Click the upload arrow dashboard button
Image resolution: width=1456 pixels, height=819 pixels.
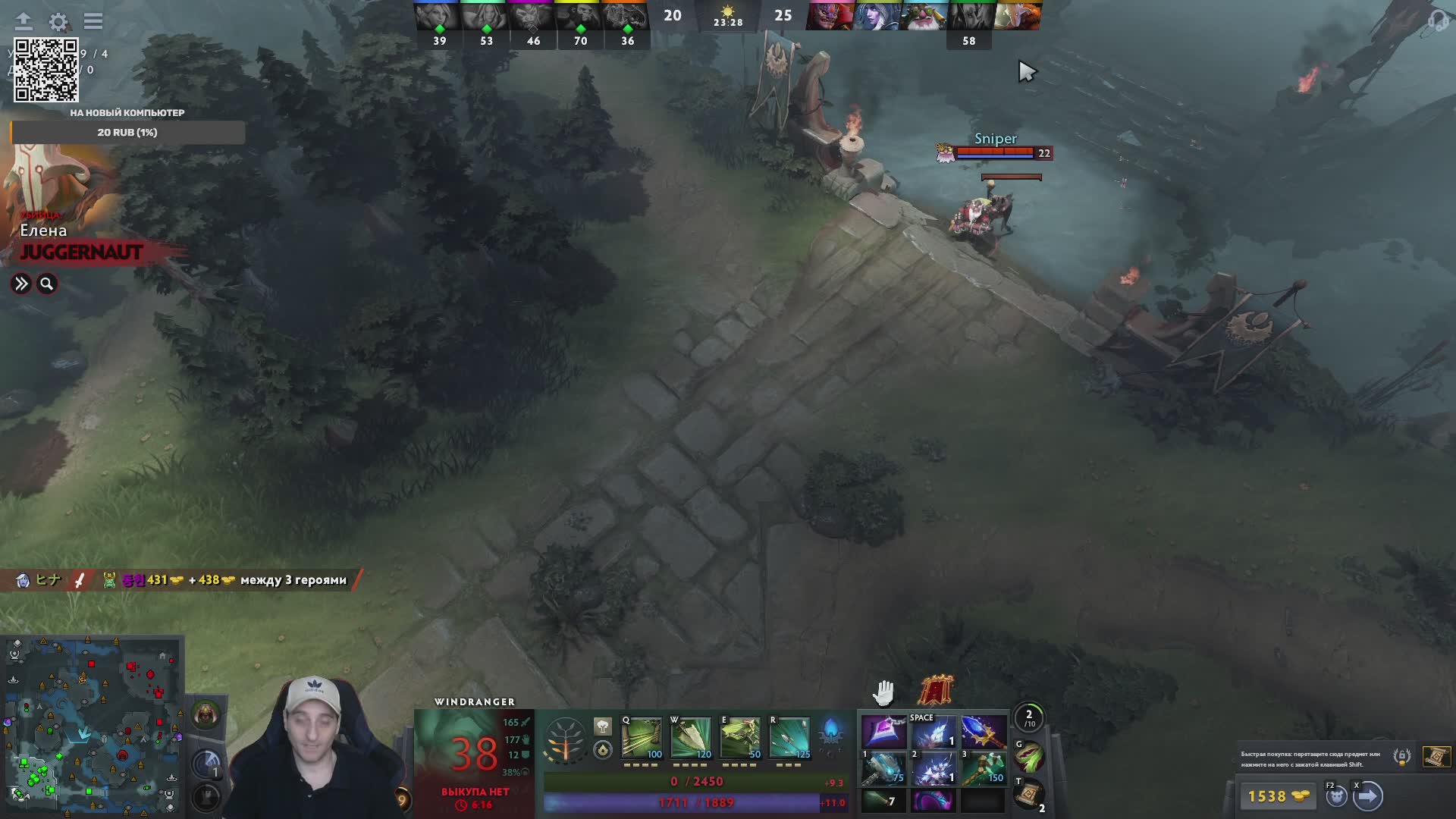[x=24, y=21]
